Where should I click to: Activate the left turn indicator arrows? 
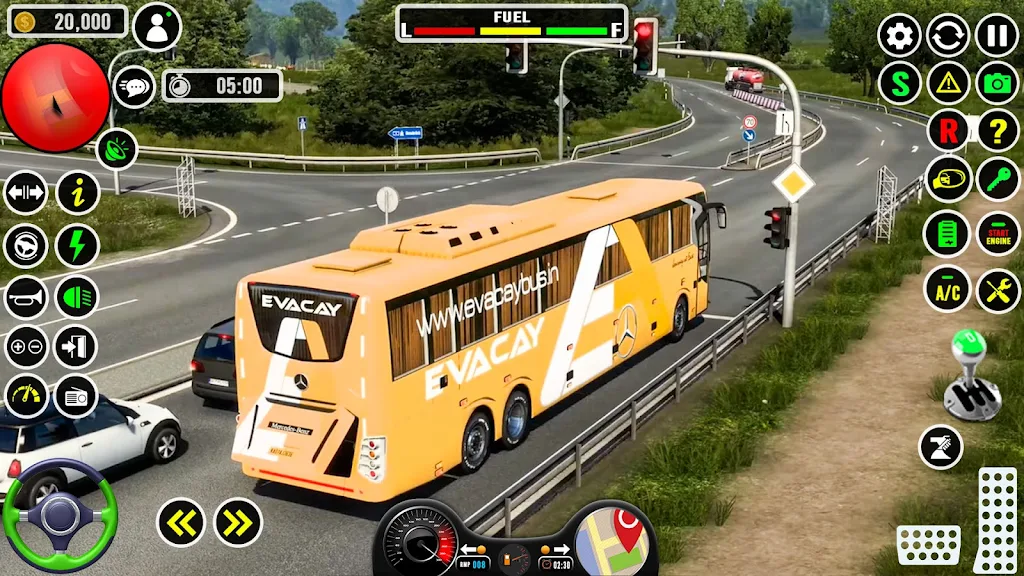pos(181,522)
